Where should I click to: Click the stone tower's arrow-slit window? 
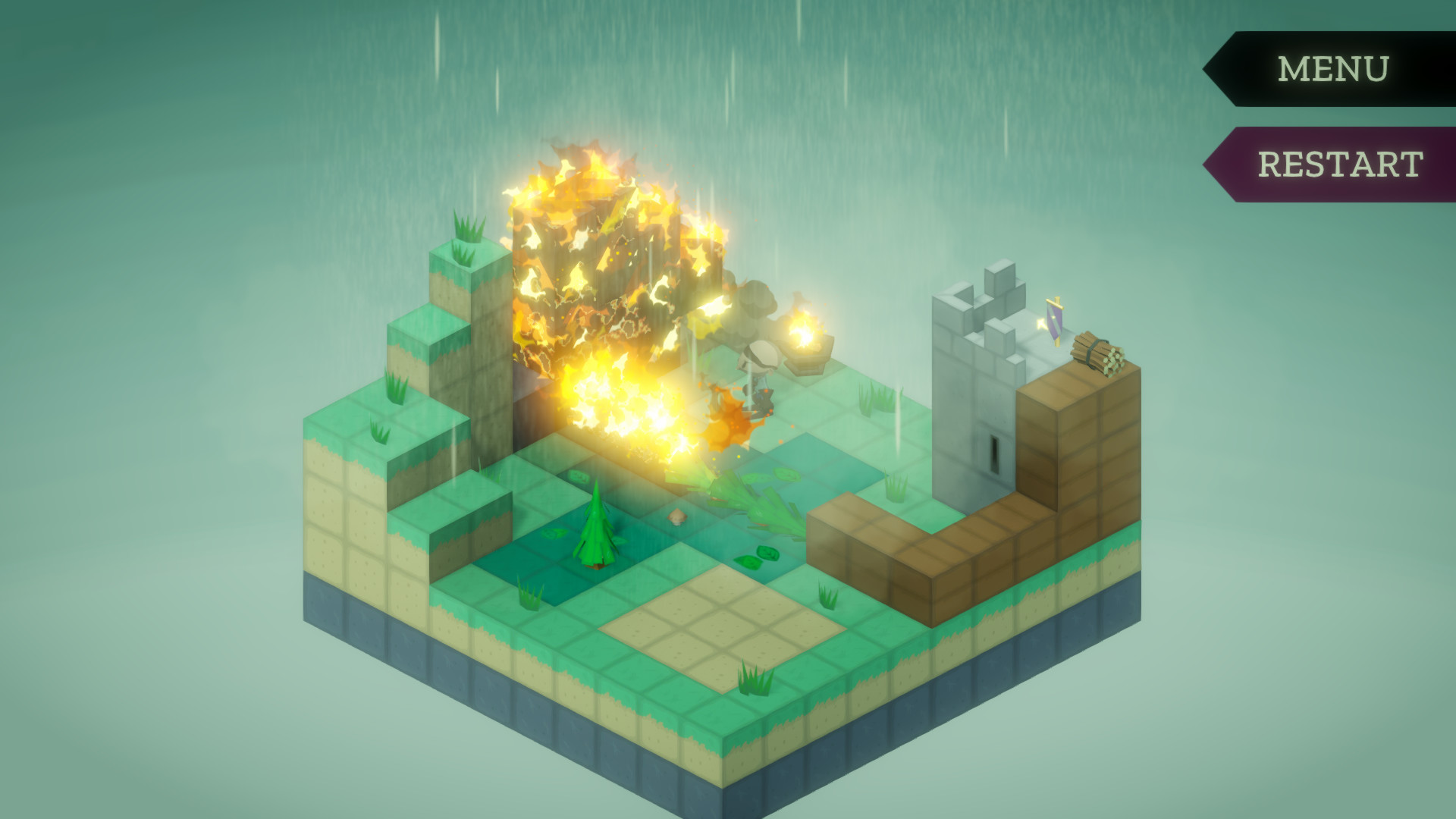994,453
